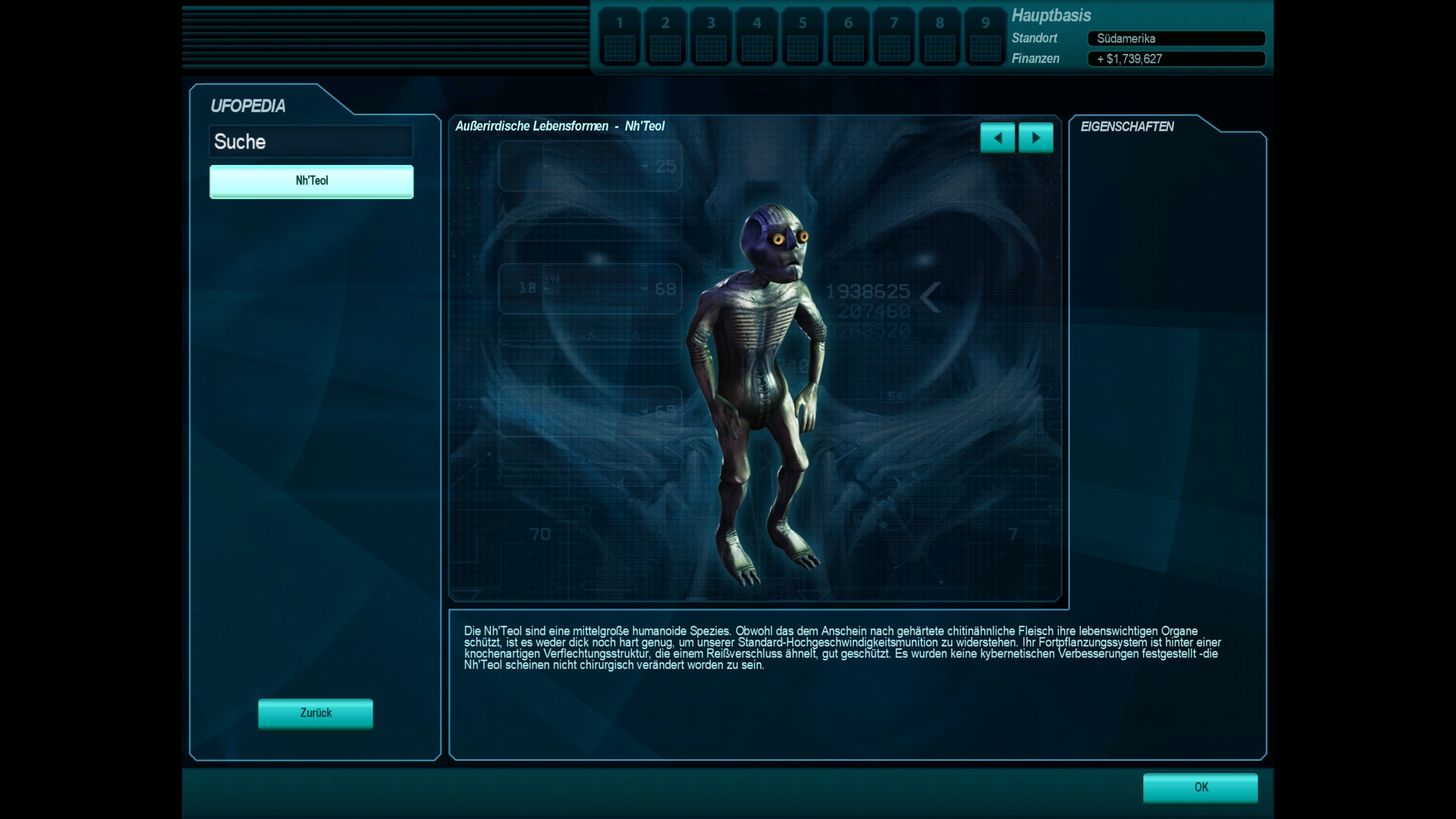Go back with the Zurück button

pyautogui.click(x=315, y=713)
